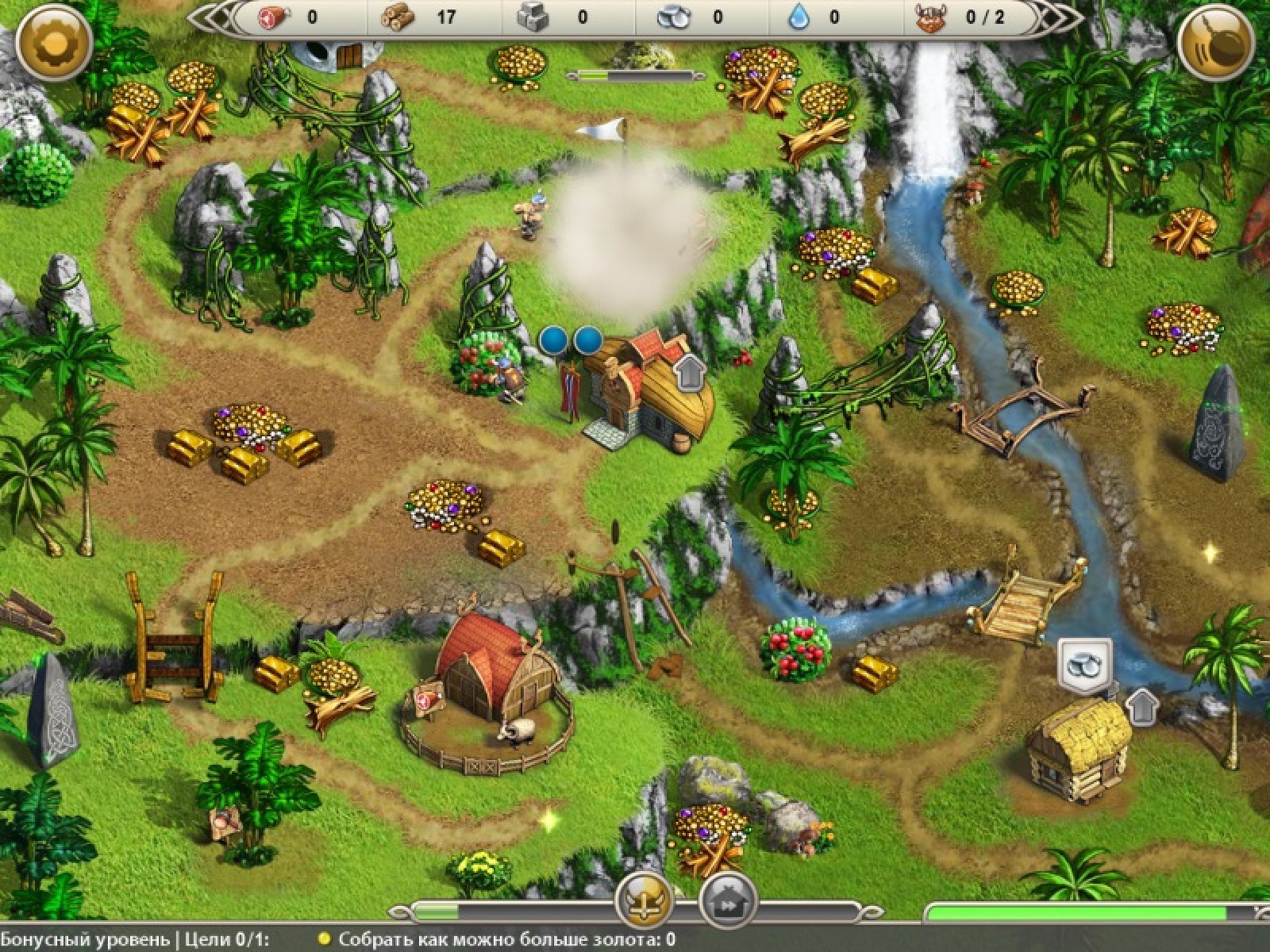Use the golden viking helmet bonus
Viewport: 1270px width, 952px height.
pyautogui.click(x=645, y=901)
